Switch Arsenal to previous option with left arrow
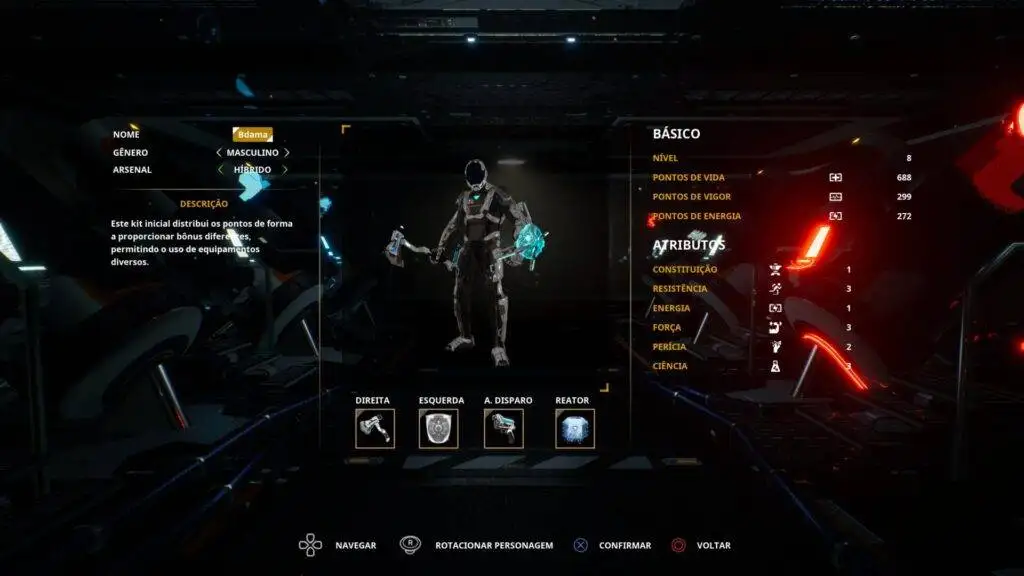 [x=219, y=170]
